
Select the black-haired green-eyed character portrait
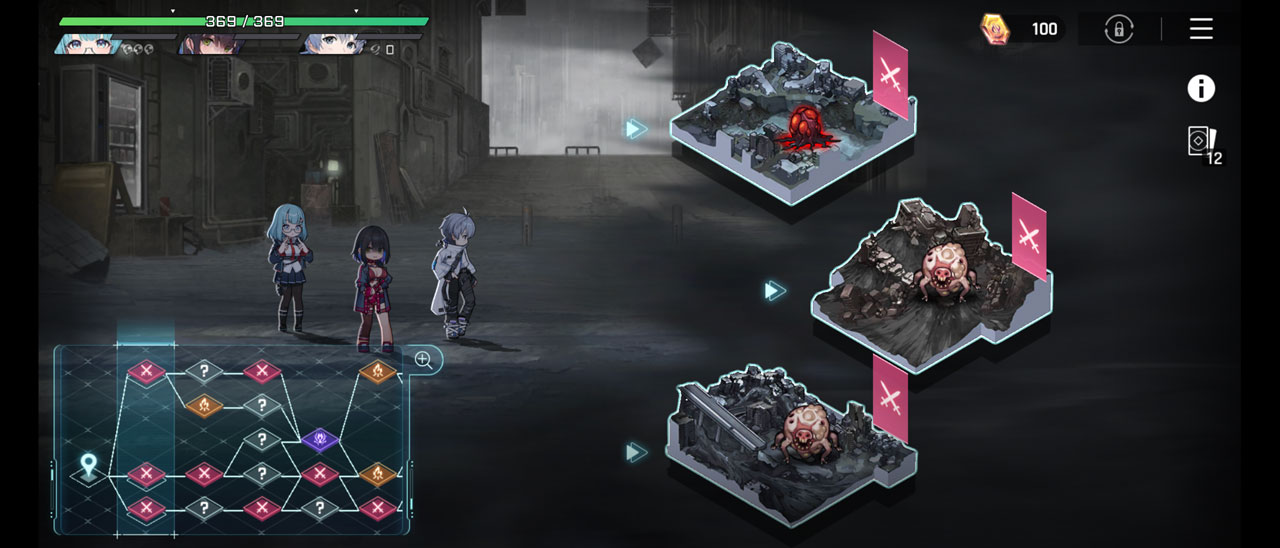(207, 44)
